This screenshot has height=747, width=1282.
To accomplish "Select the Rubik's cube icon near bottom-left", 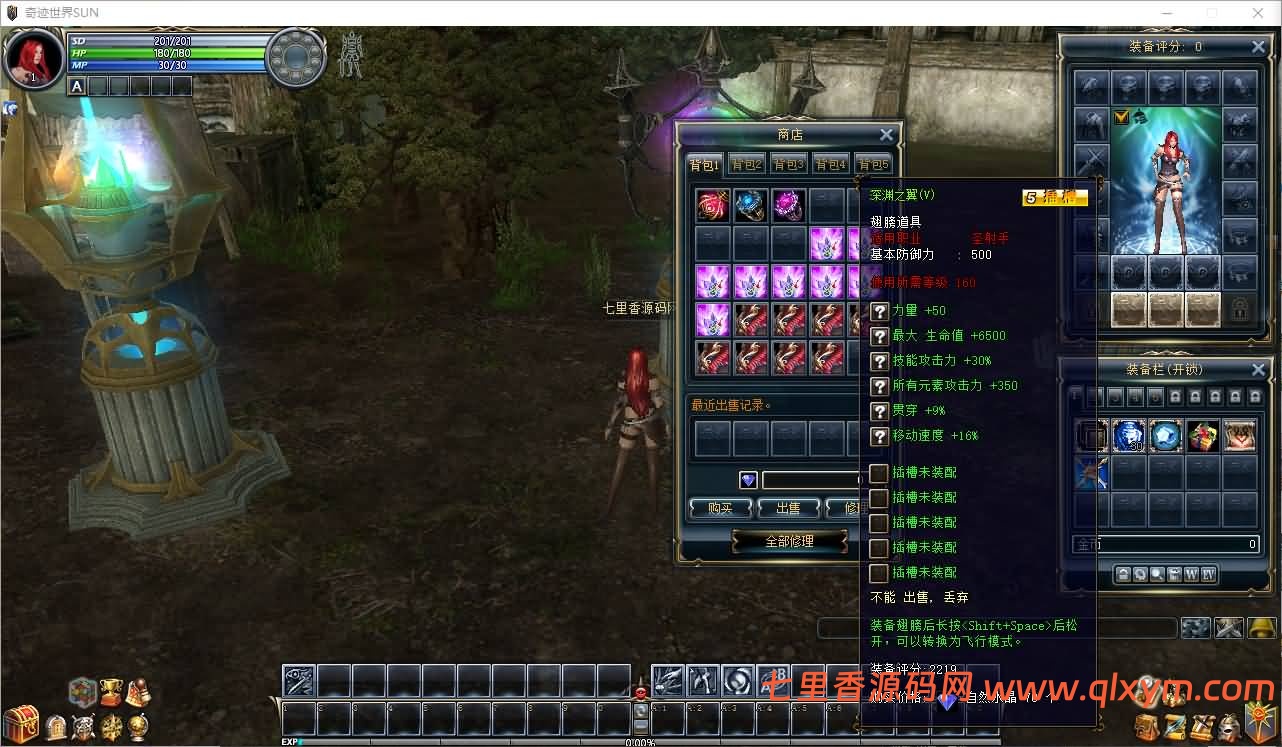I will [x=81, y=690].
